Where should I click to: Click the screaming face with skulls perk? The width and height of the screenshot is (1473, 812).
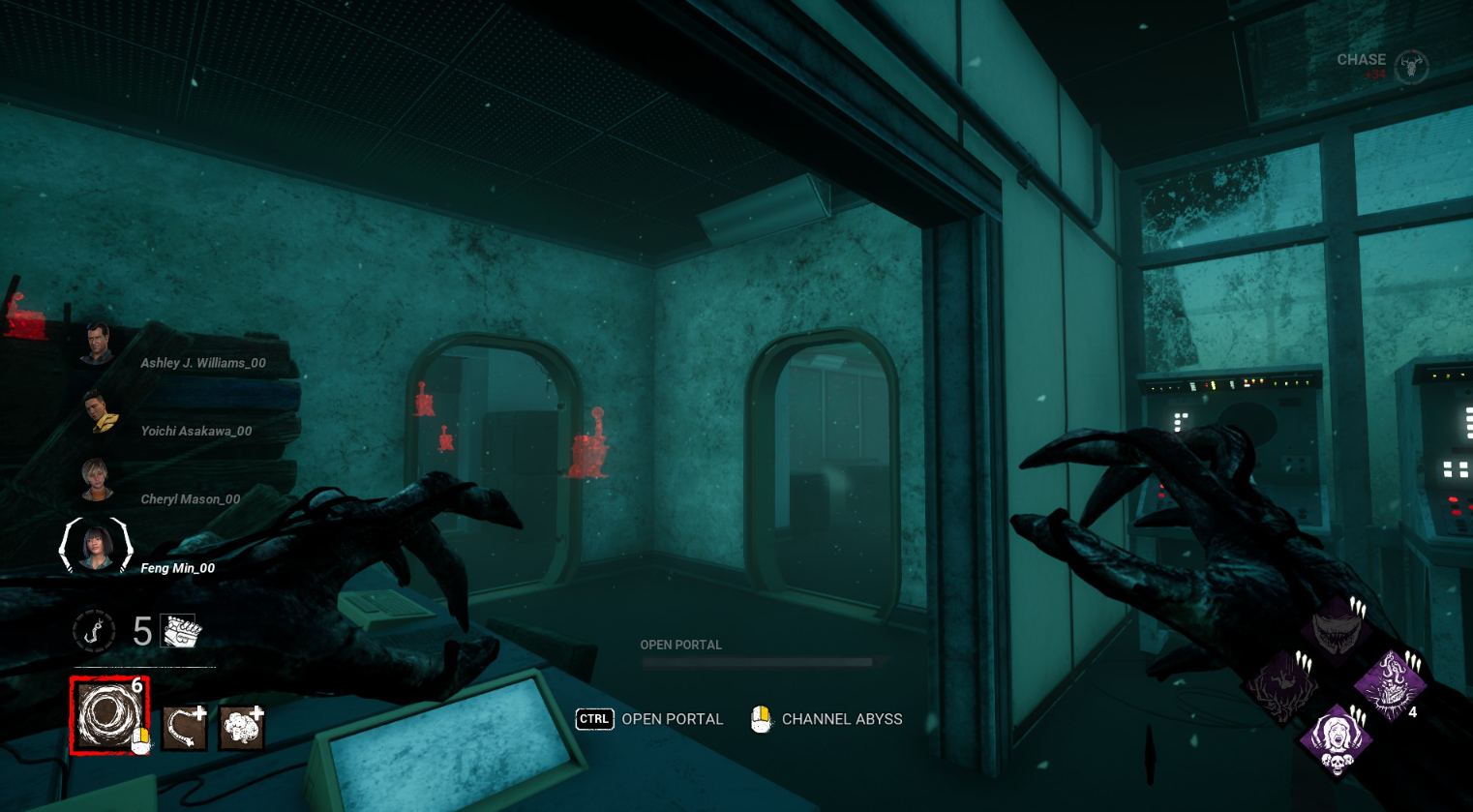[1337, 740]
